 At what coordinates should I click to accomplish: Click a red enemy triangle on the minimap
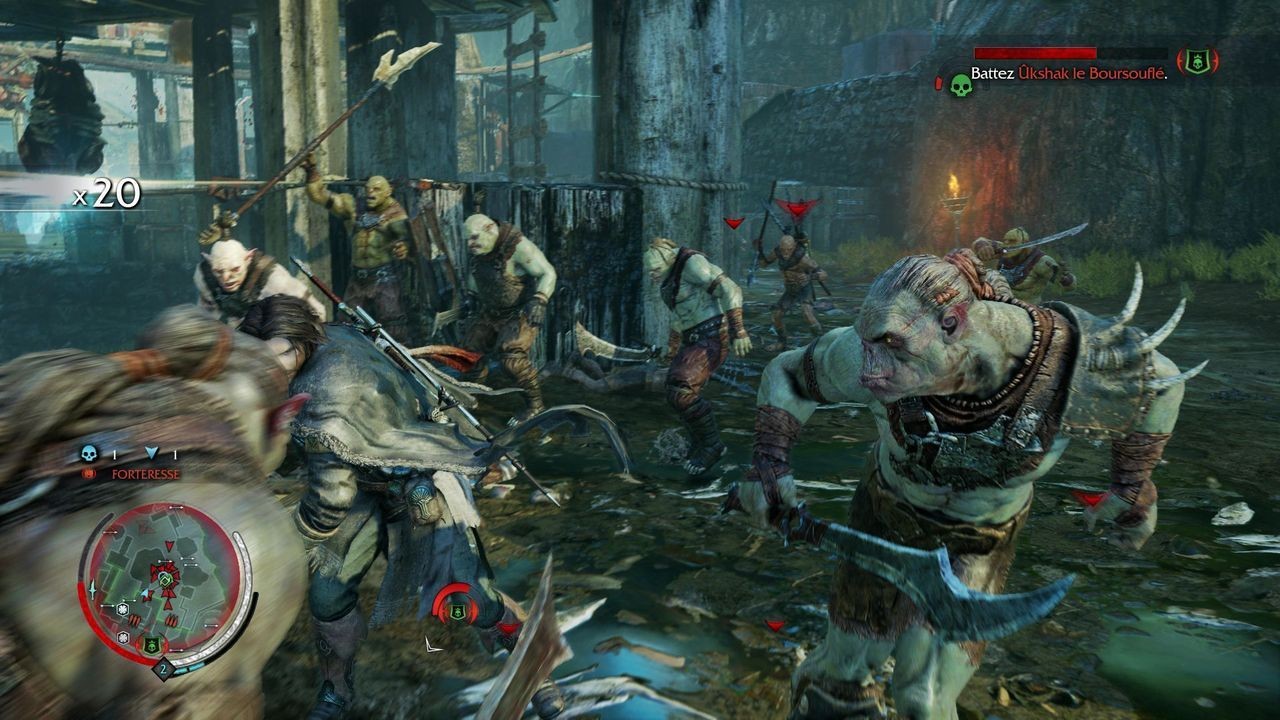pos(168,546)
